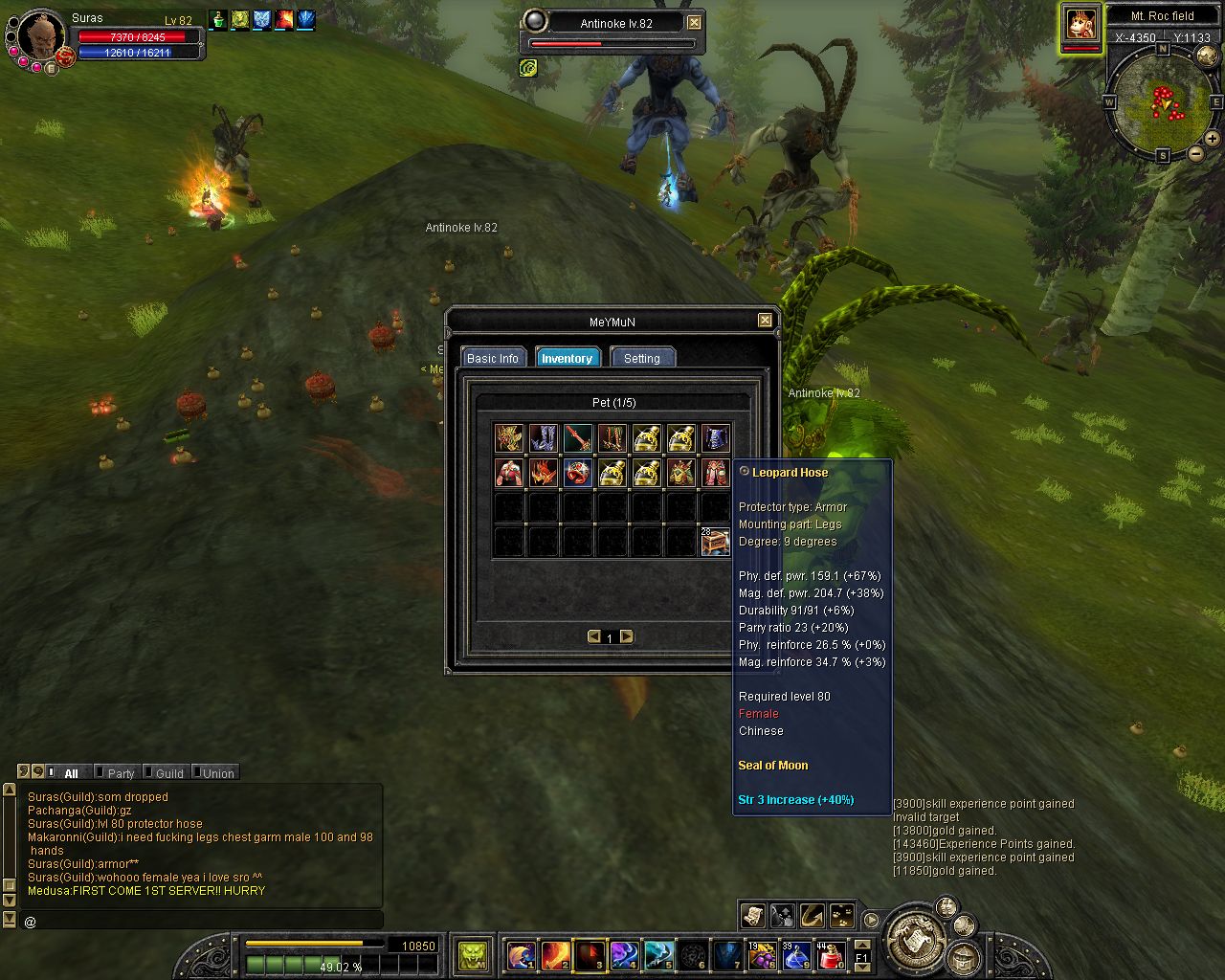Switch chat to the Party tab
The width and height of the screenshot is (1225, 980).
click(121, 773)
